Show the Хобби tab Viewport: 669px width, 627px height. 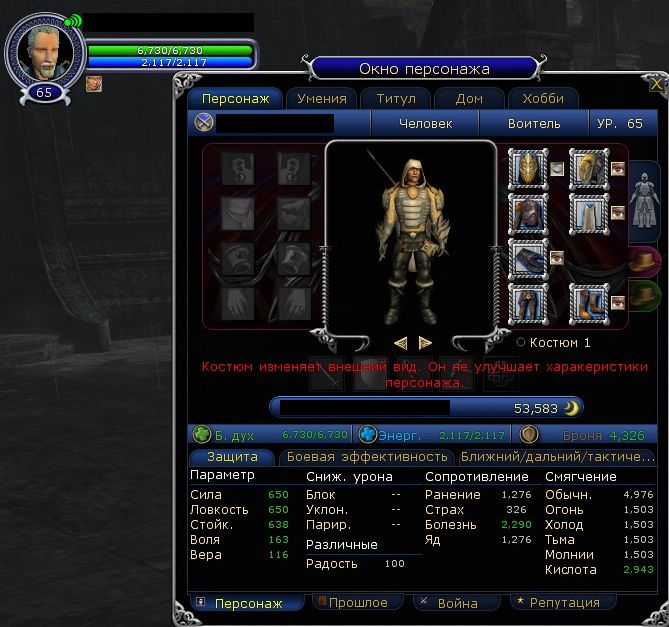(542, 98)
